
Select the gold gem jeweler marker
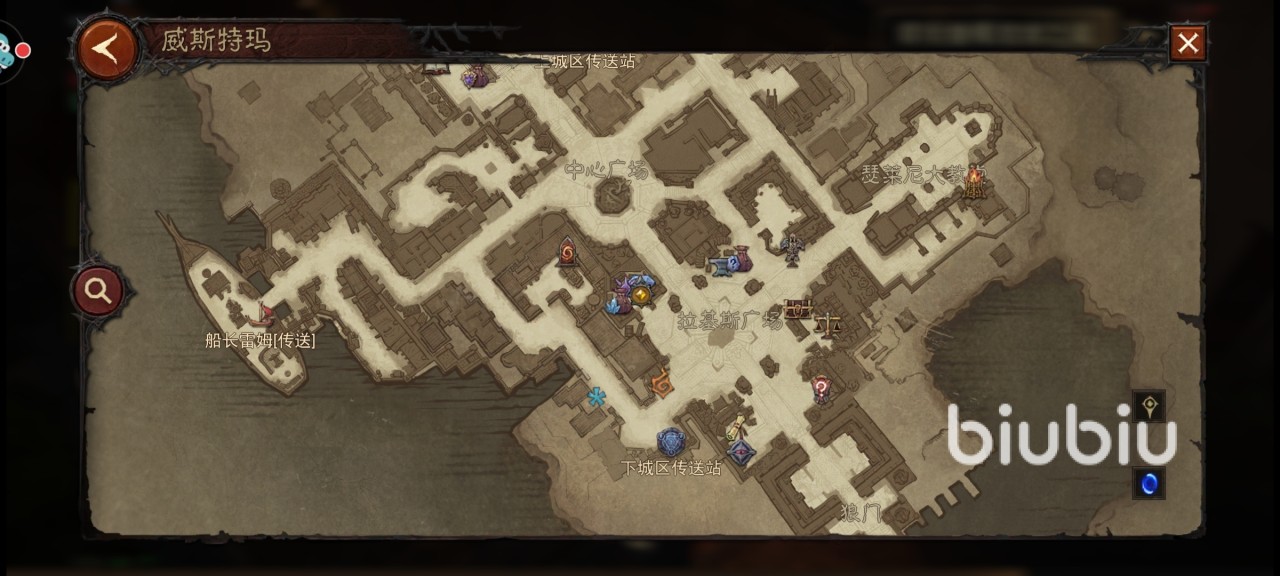click(641, 295)
